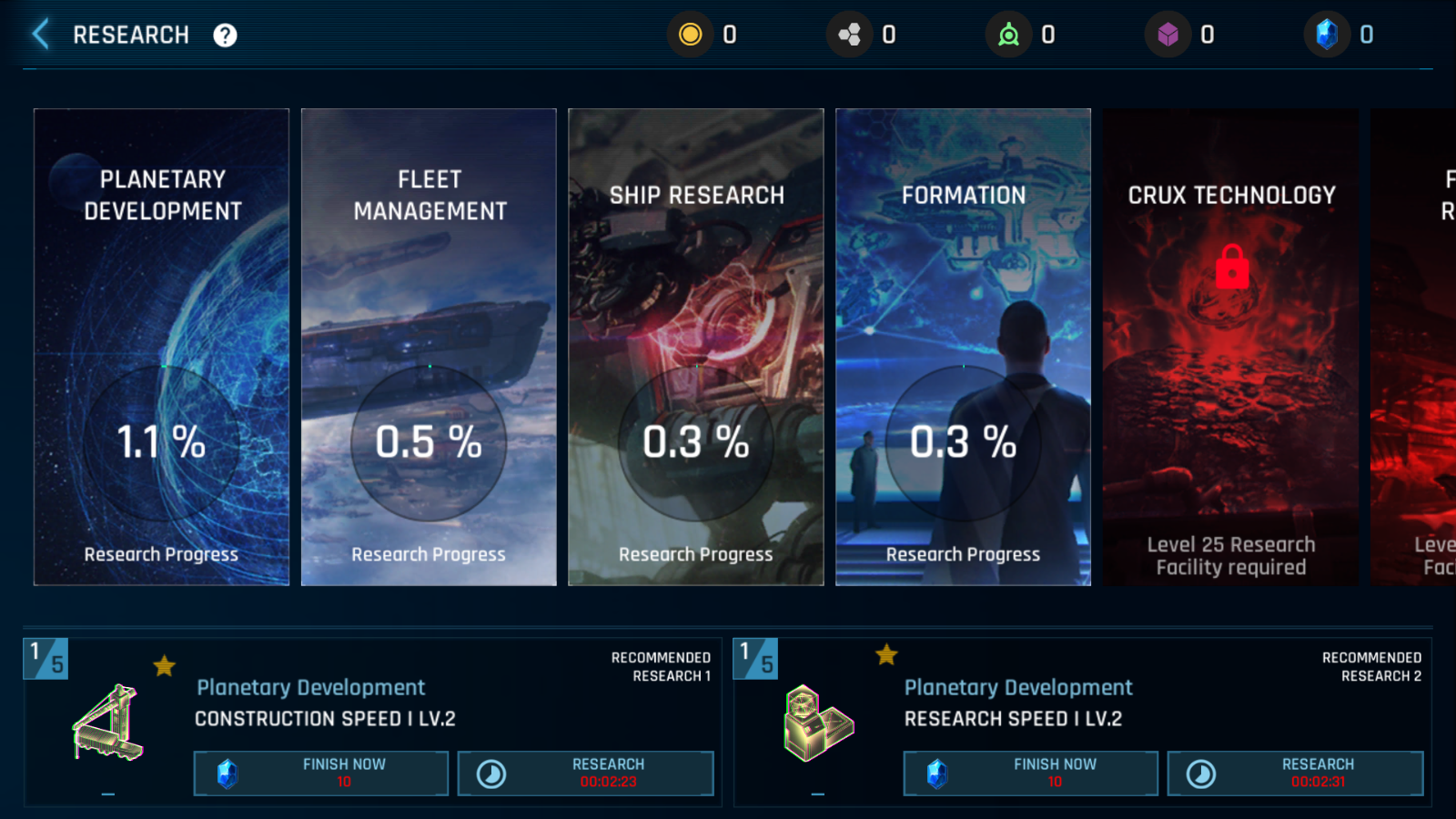Click the Research Speed building icon
Viewport: 1456px width, 819px height.
(x=818, y=723)
